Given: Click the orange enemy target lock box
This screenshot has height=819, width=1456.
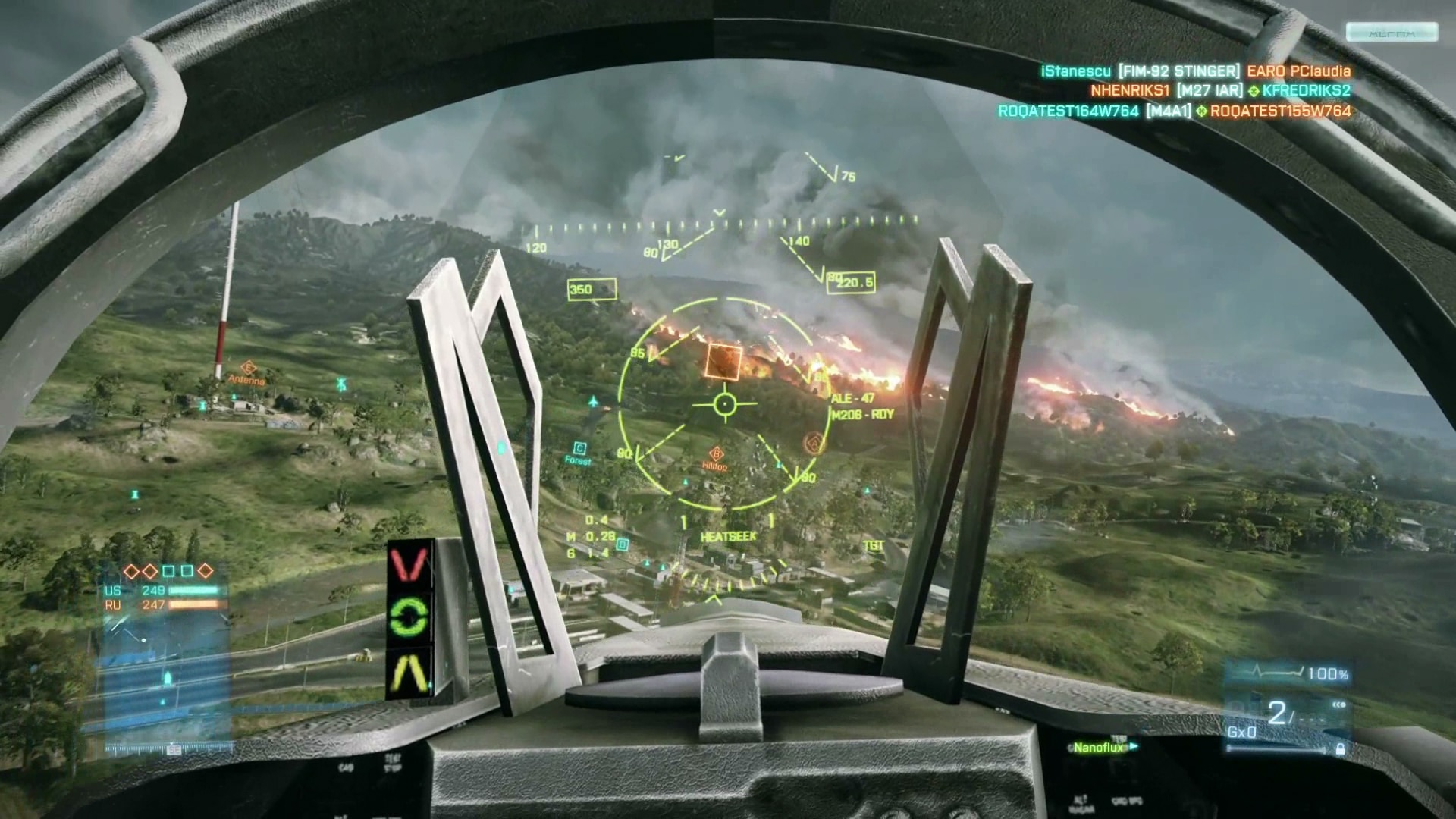Looking at the screenshot, I should click(x=723, y=362).
